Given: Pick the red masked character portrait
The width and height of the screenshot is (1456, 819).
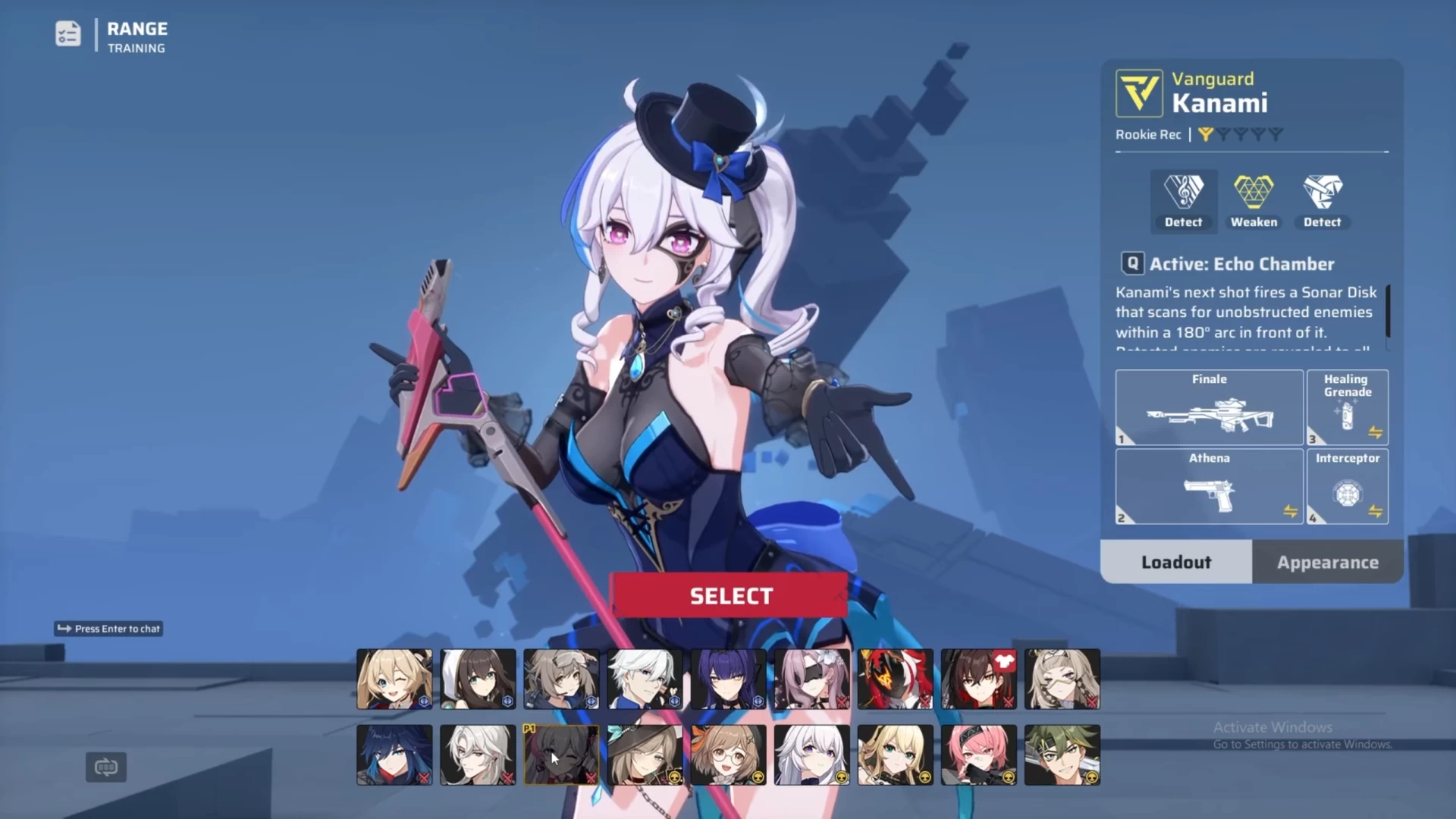Looking at the screenshot, I should click(x=895, y=679).
